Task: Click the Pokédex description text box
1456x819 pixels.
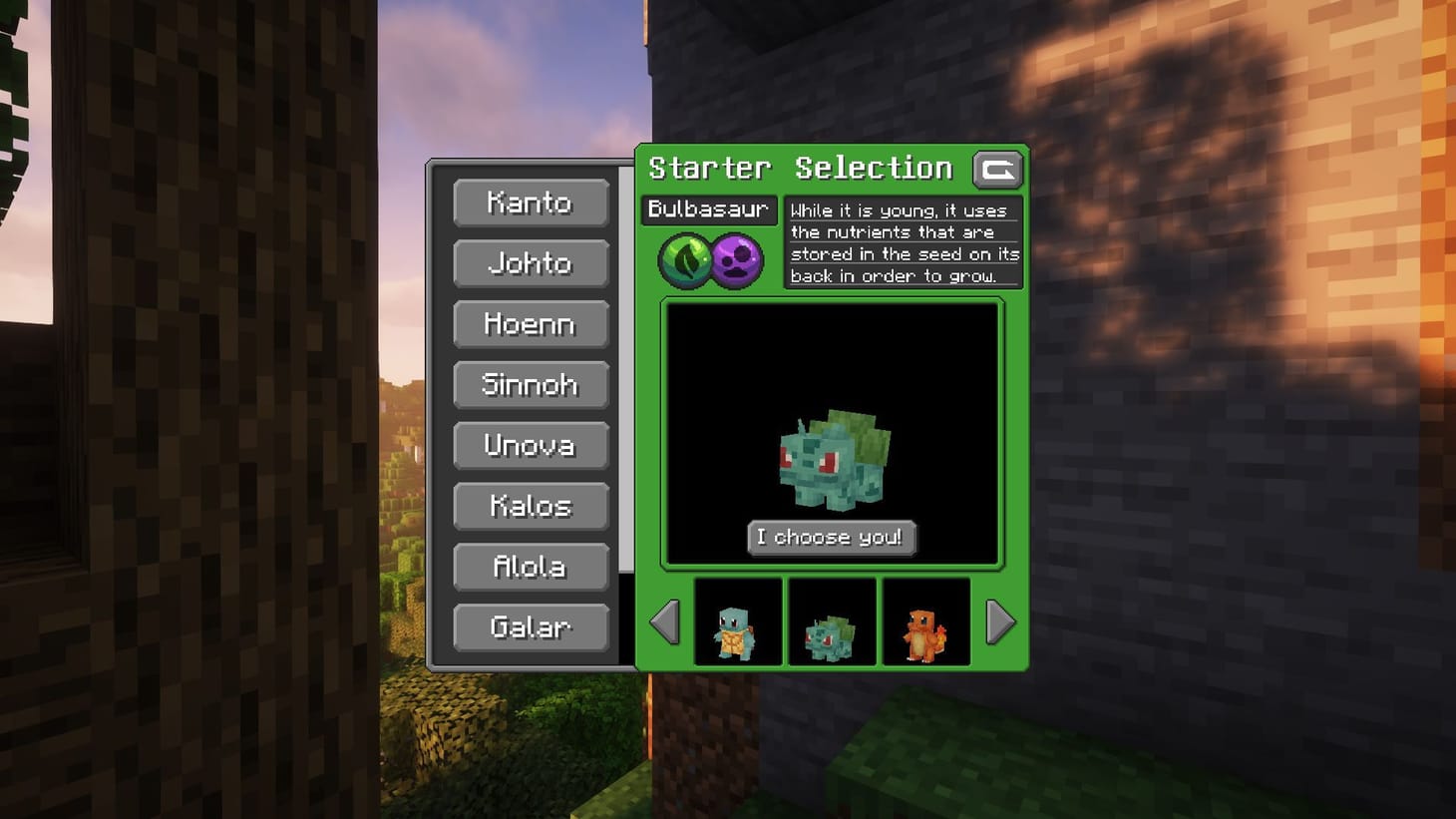Action: click(903, 243)
